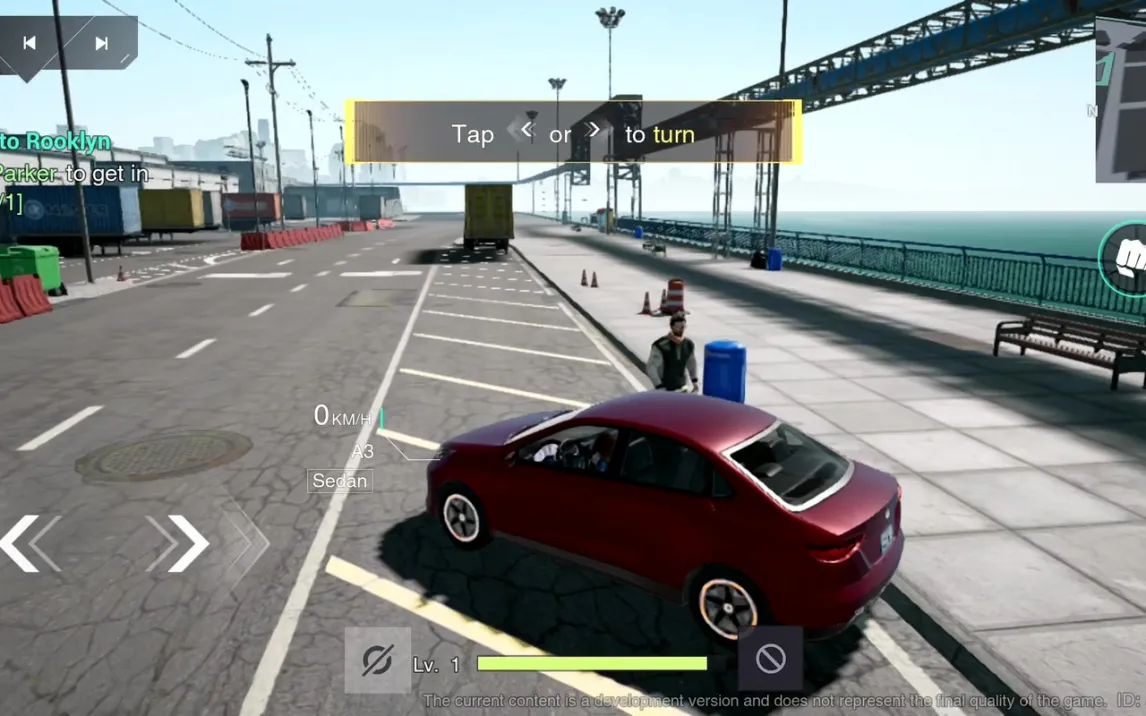Steer right with the right arrow
The width and height of the screenshot is (1146, 716).
189,543
